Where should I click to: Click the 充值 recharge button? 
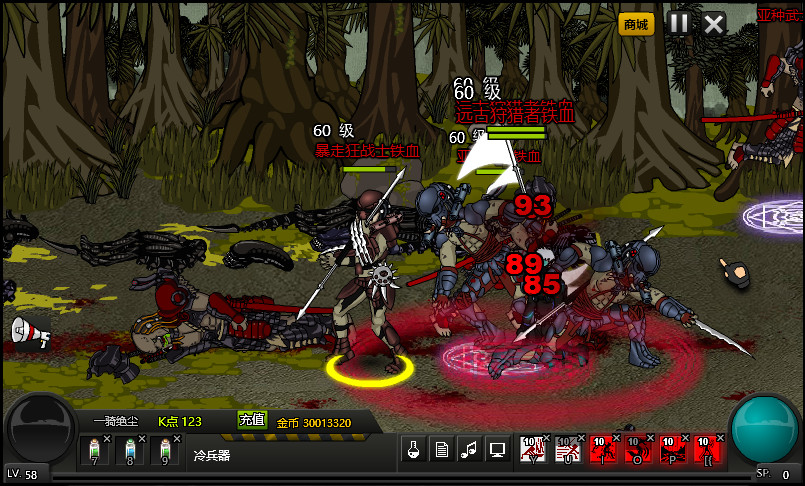[252, 420]
